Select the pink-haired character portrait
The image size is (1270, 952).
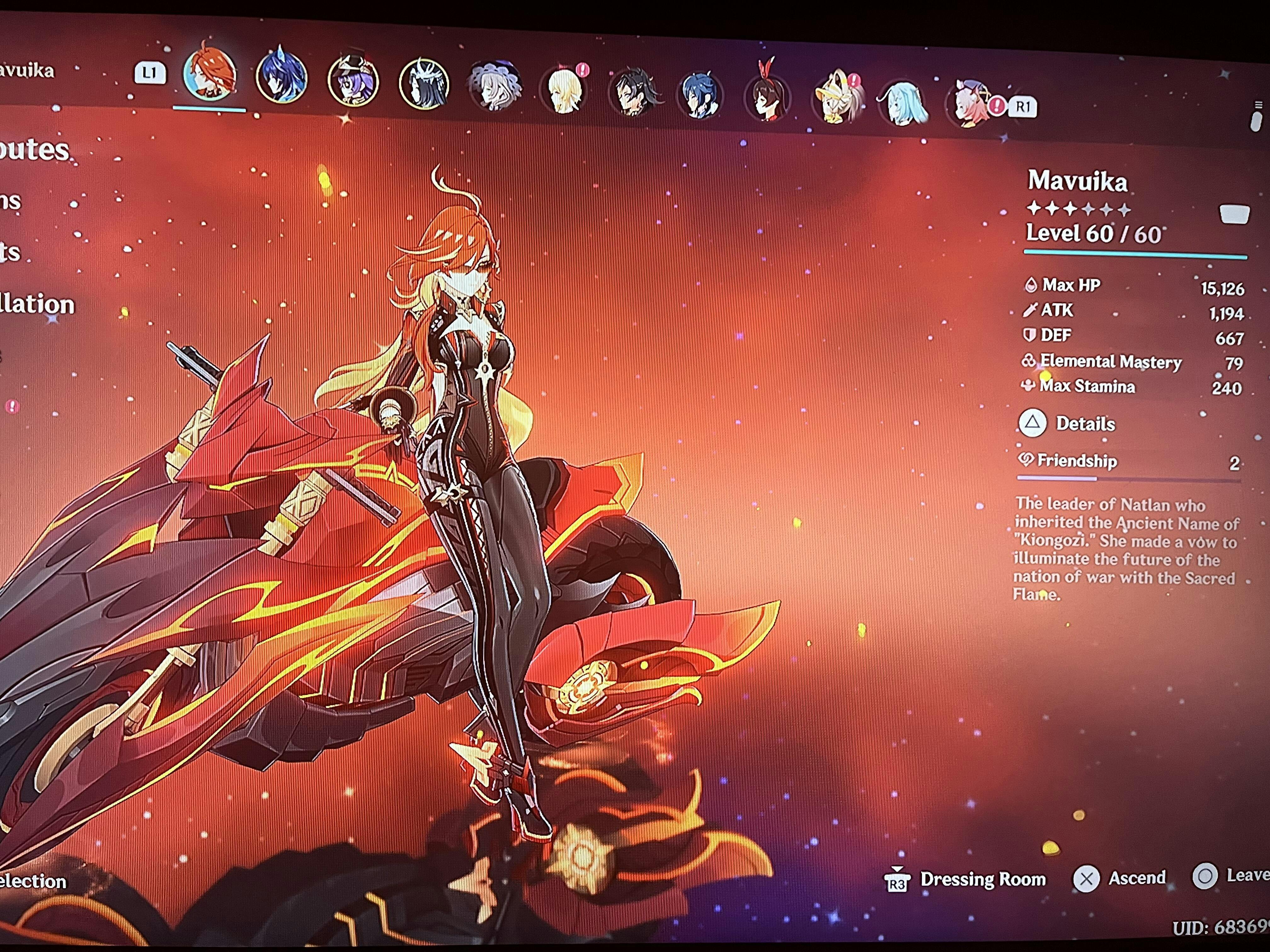click(x=969, y=105)
